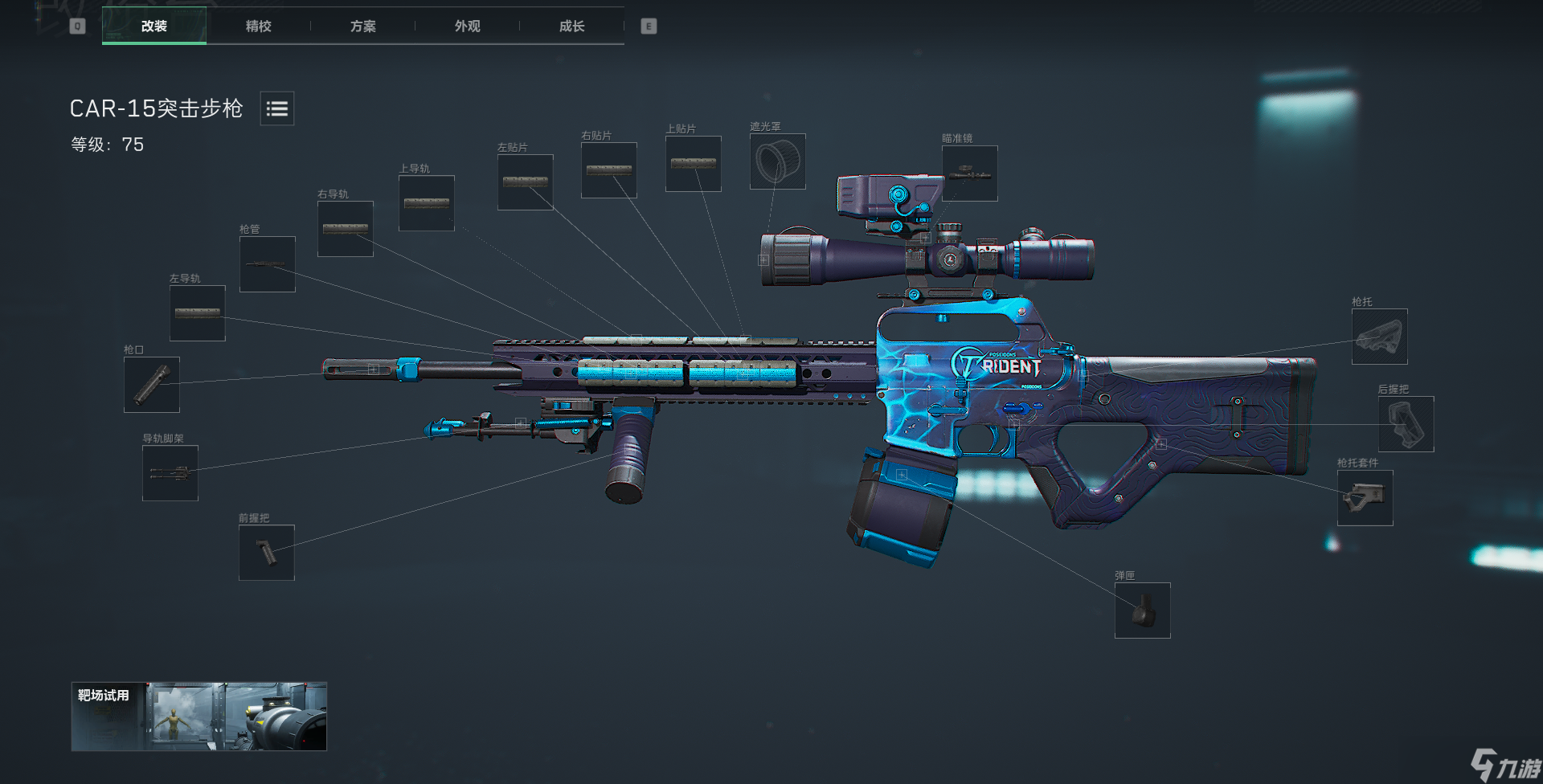Viewport: 1543px width, 784px height.
Task: Choose the 枪托 stock slot
Action: pyautogui.click(x=1380, y=337)
